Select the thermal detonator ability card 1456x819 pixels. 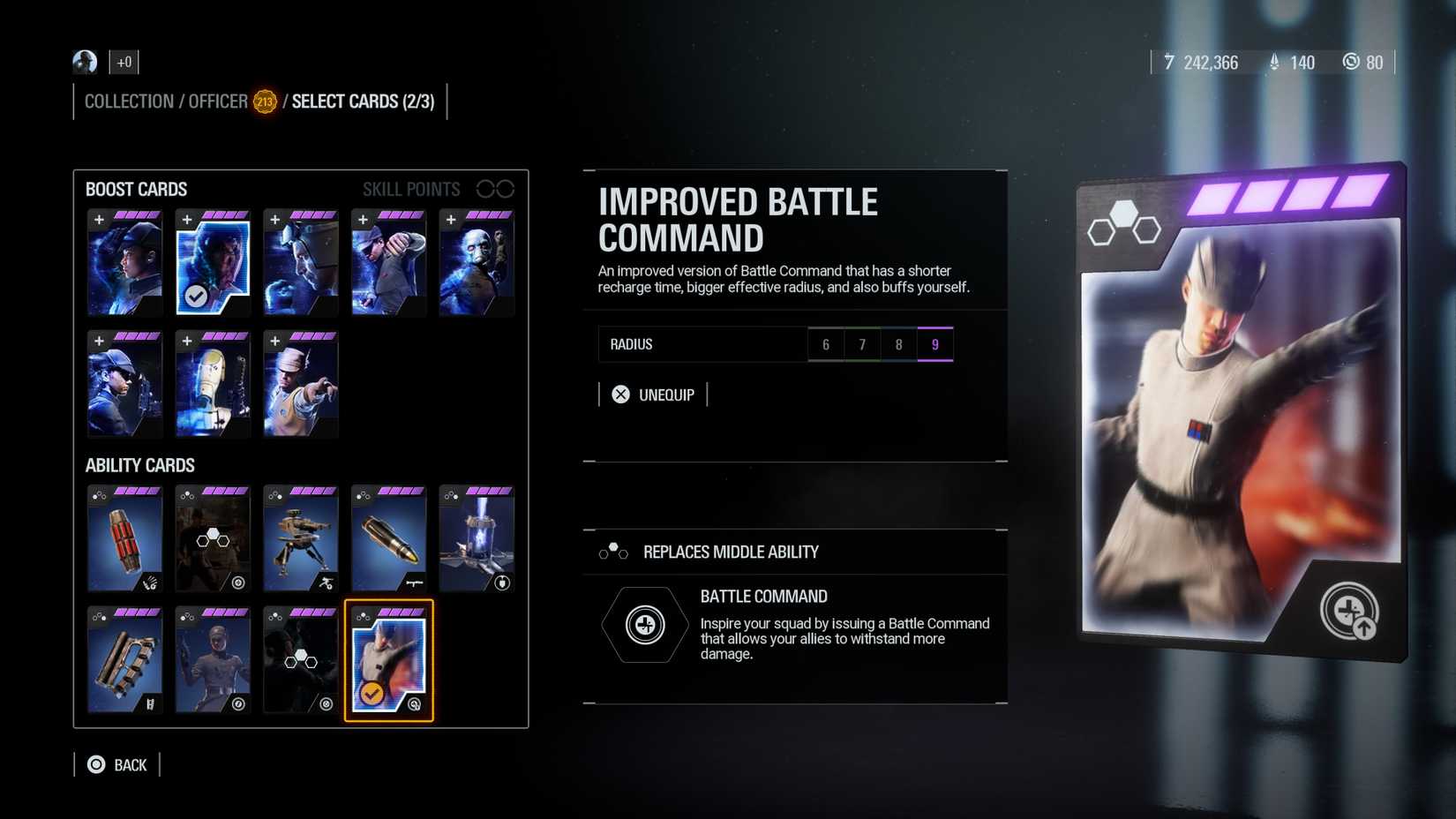tap(124, 538)
